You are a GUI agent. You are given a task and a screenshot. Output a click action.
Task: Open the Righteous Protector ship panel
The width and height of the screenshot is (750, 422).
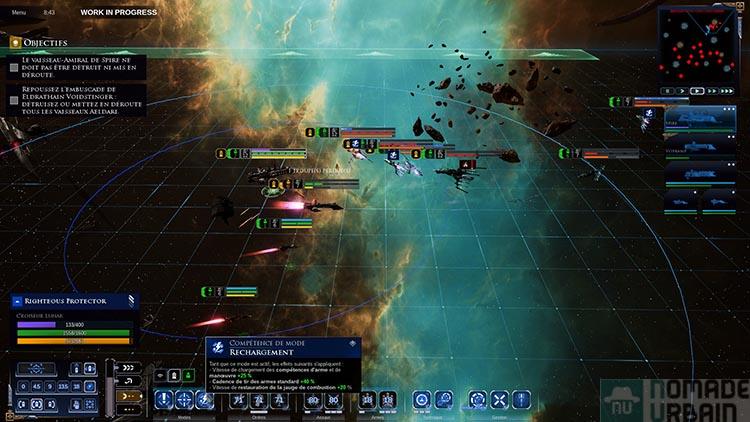[x=72, y=299]
